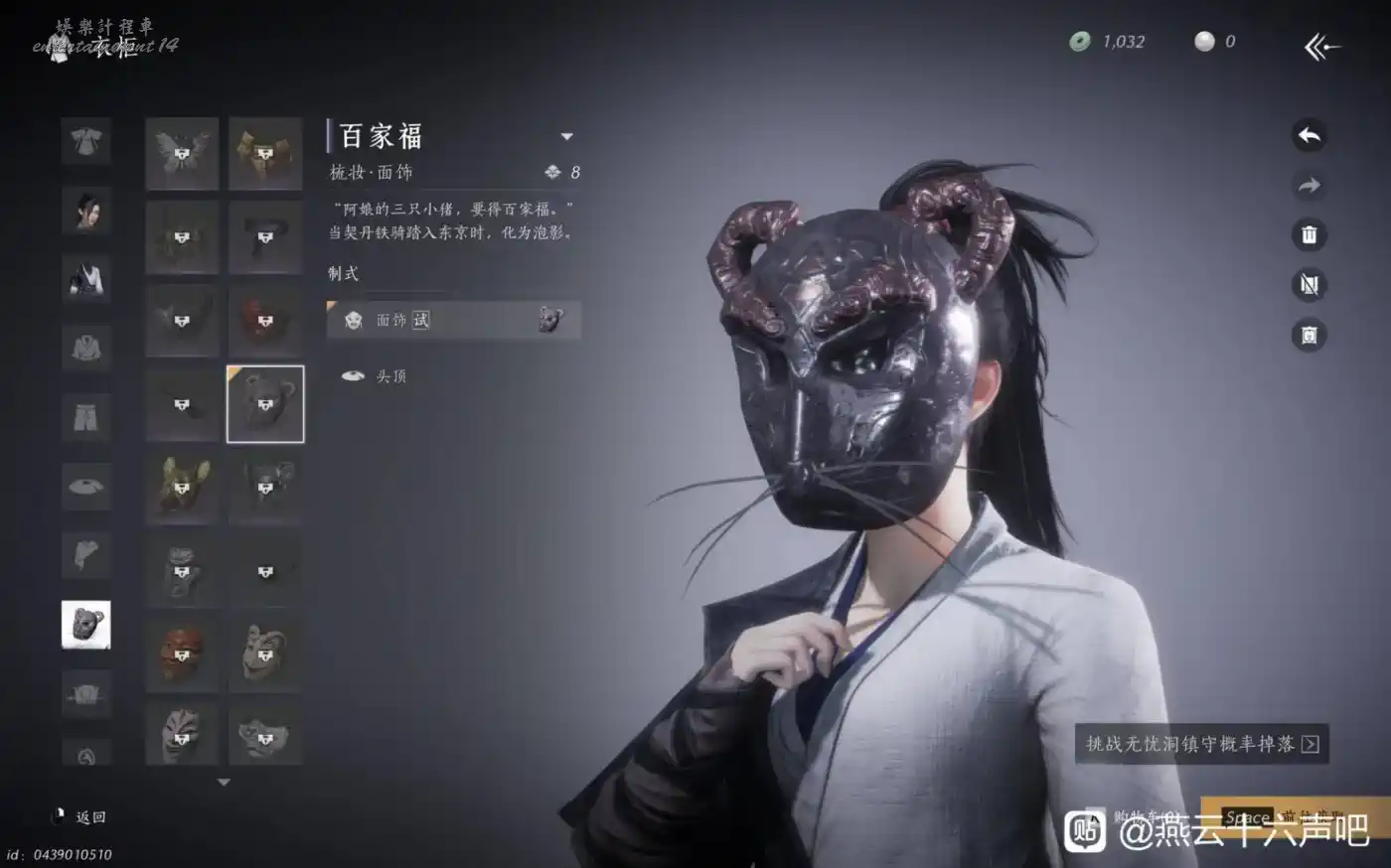
Task: Open the 百家福 title dropdown arrow
Action: pos(566,136)
